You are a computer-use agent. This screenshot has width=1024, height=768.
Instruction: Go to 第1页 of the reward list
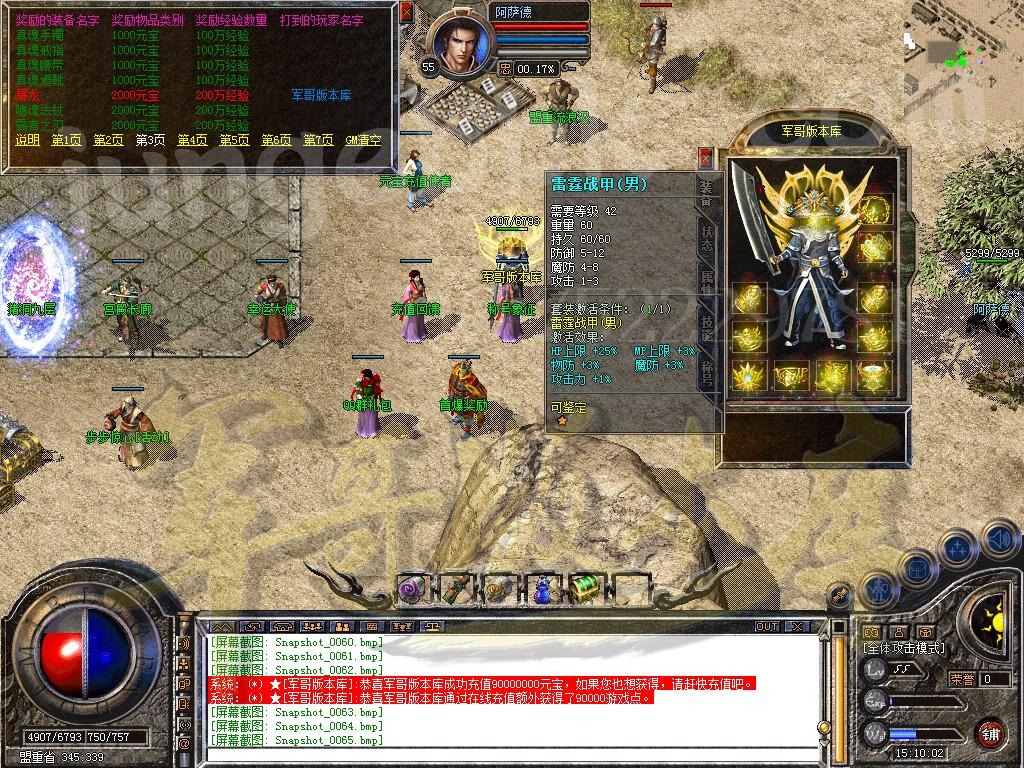[x=66, y=140]
